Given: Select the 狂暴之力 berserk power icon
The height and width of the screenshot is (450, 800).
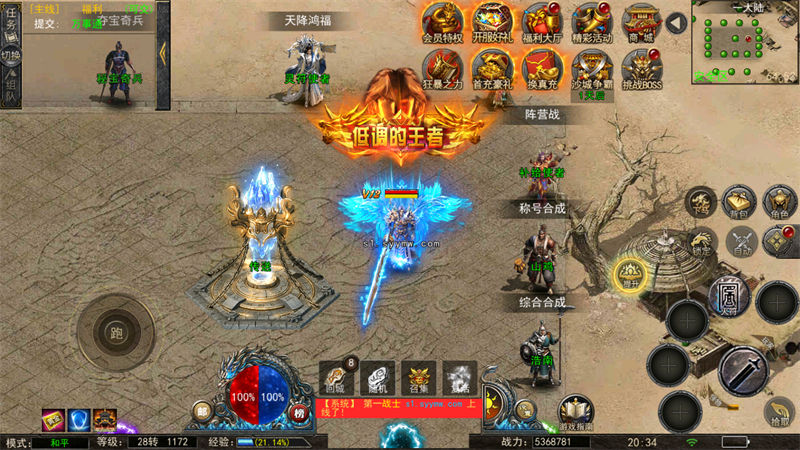Looking at the screenshot, I should (440, 70).
